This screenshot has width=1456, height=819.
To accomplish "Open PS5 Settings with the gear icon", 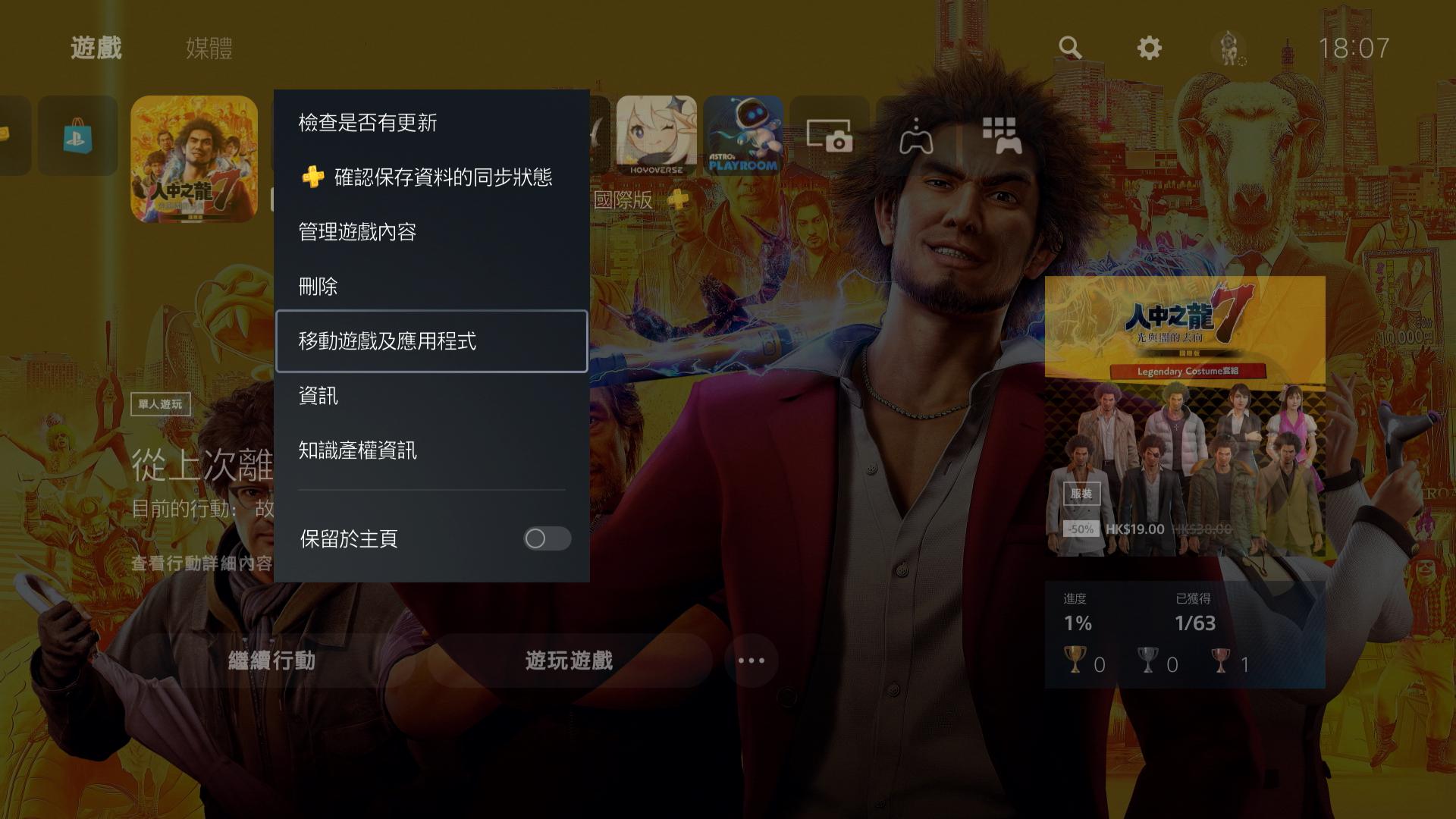I will click(1149, 47).
